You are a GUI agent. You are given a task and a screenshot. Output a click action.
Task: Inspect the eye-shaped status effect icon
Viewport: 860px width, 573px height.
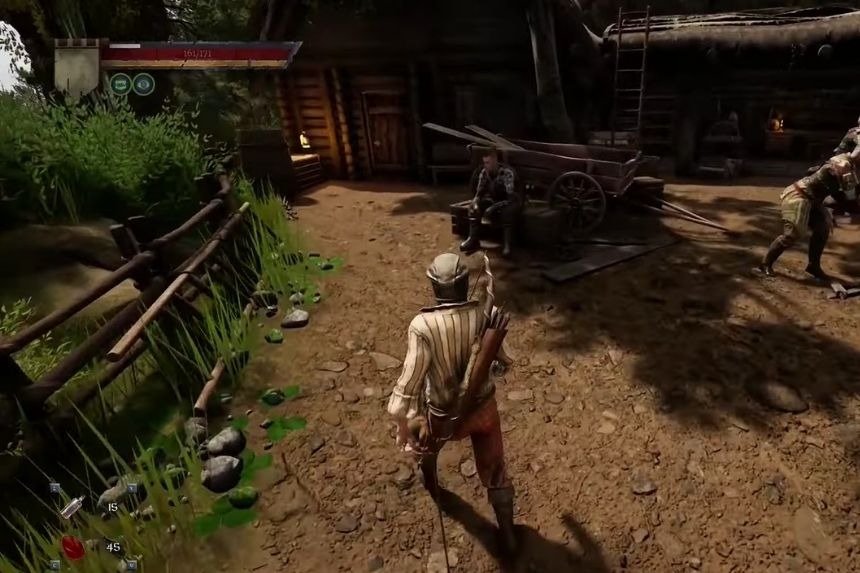[144, 84]
